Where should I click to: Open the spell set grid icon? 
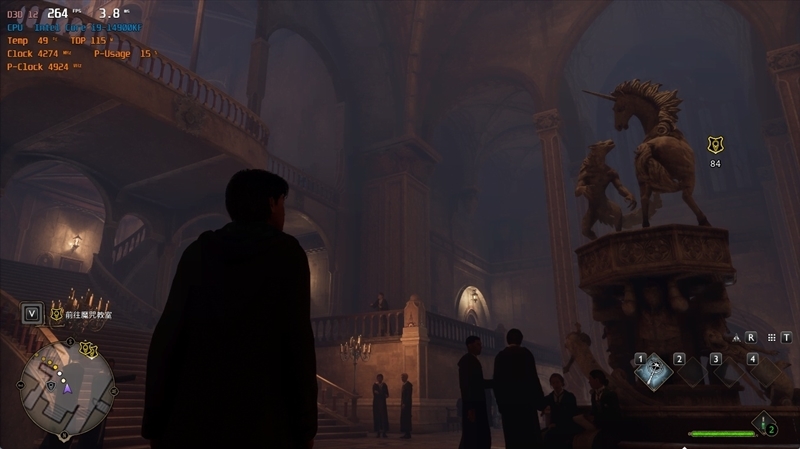pos(772,338)
